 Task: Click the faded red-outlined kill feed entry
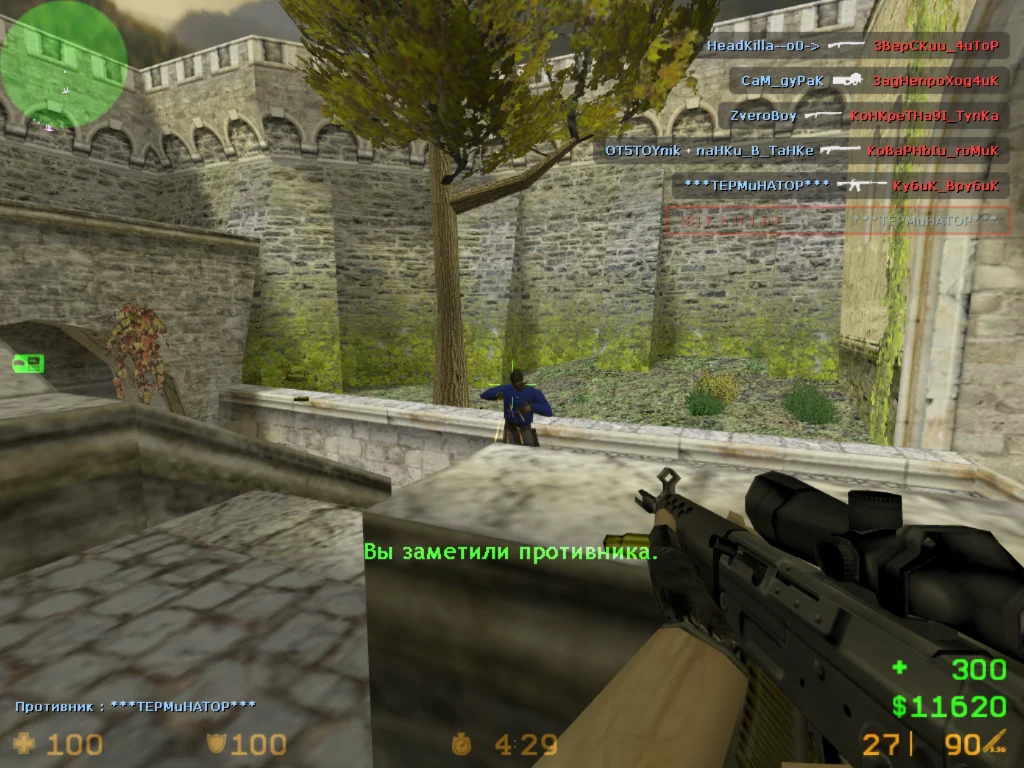tap(838, 220)
